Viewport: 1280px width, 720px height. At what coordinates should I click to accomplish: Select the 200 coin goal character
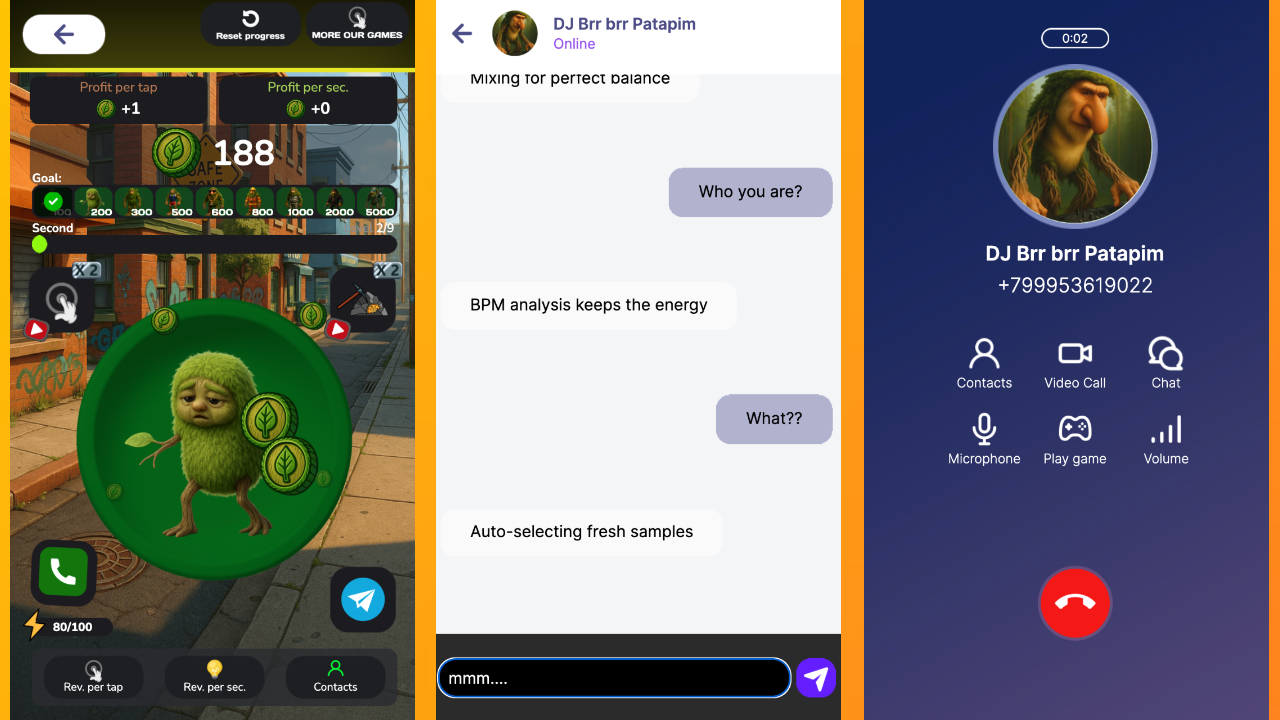pos(96,201)
